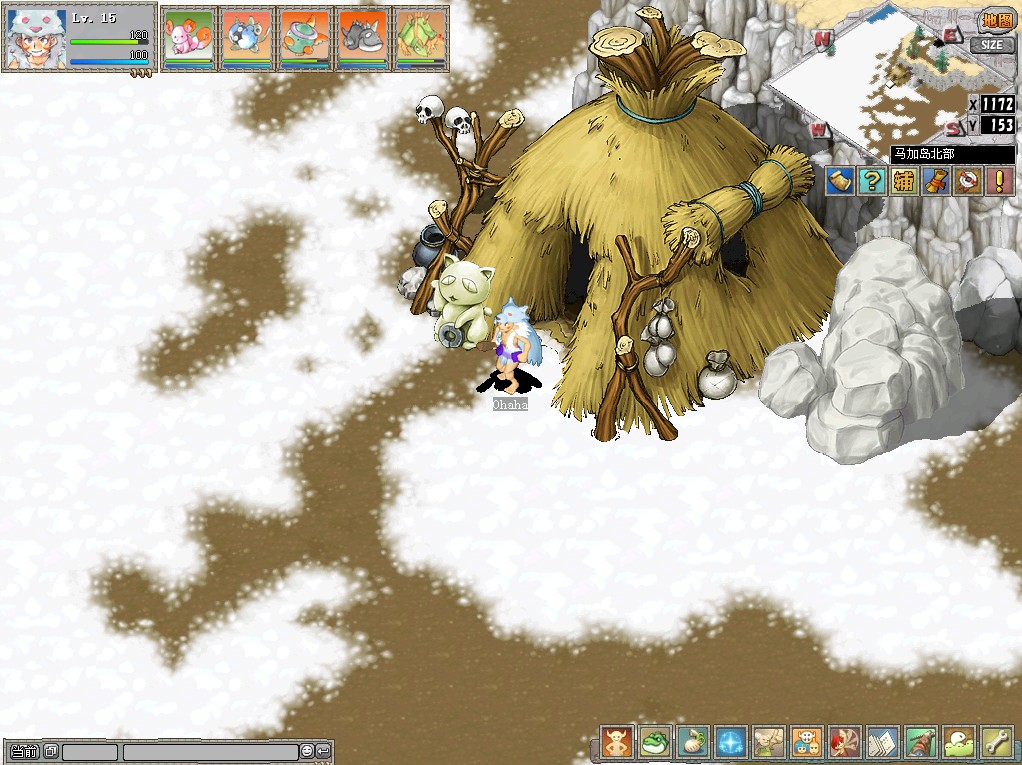Click the 辅 assist icon

point(904,181)
